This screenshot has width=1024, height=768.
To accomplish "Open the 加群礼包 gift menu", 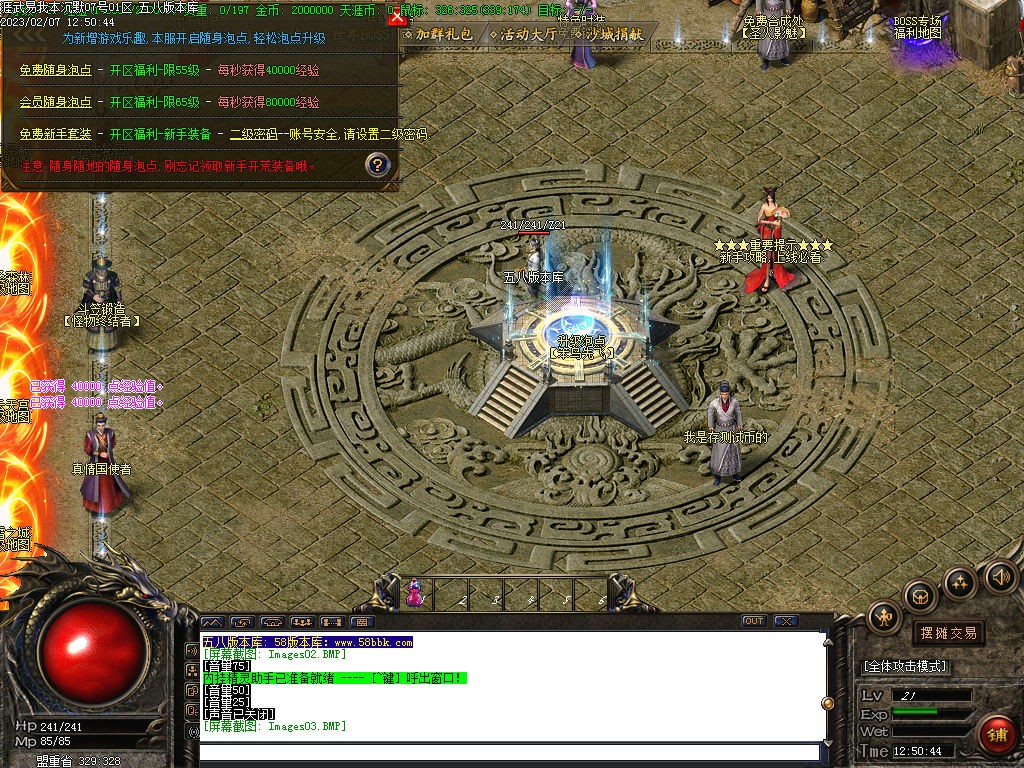I will [438, 34].
